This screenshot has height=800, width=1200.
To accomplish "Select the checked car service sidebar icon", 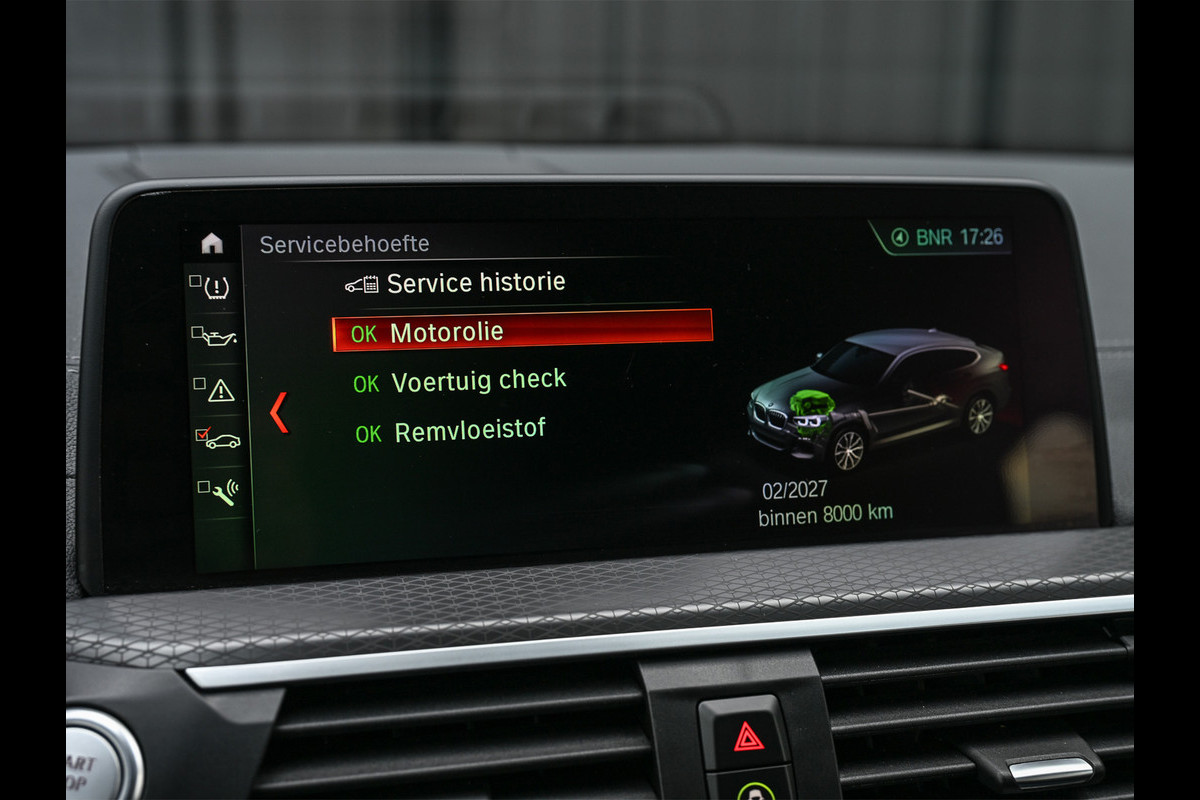I will tap(218, 439).
